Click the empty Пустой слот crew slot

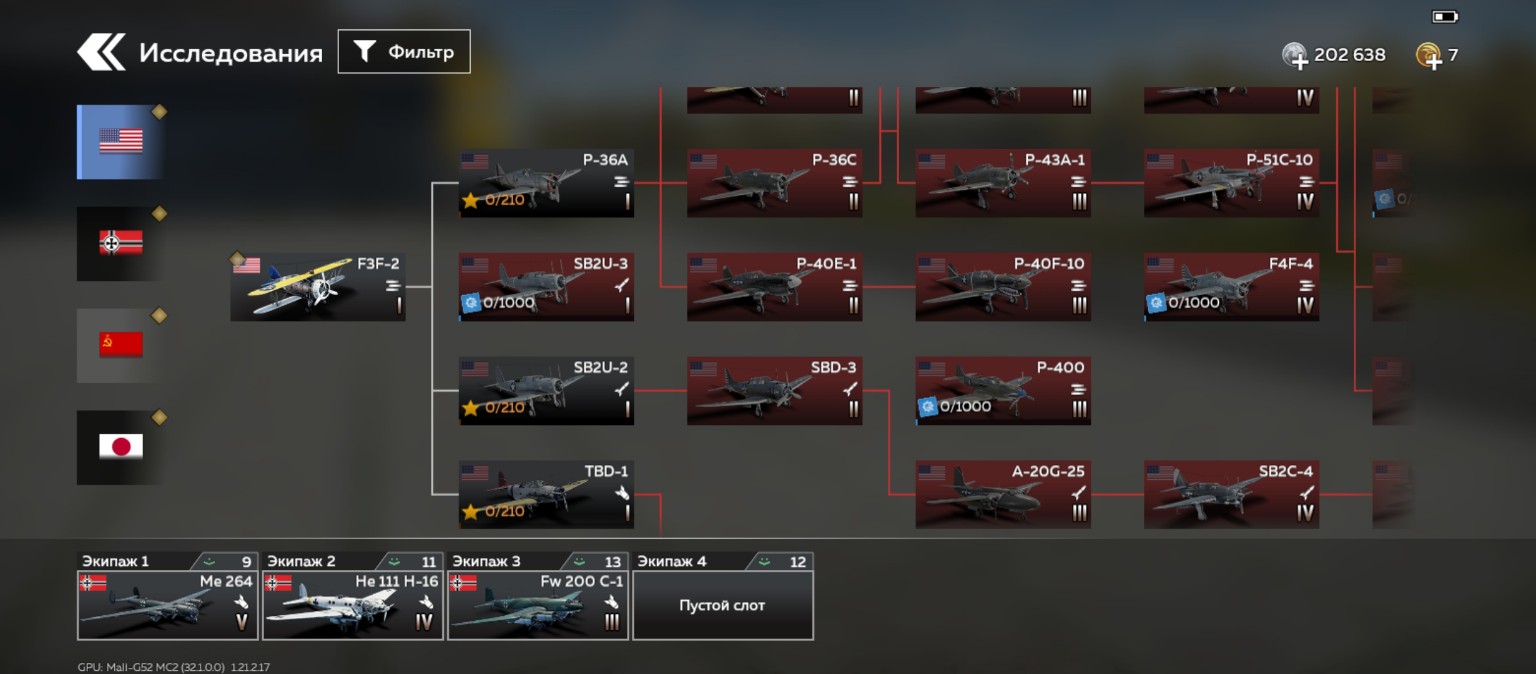click(x=722, y=605)
